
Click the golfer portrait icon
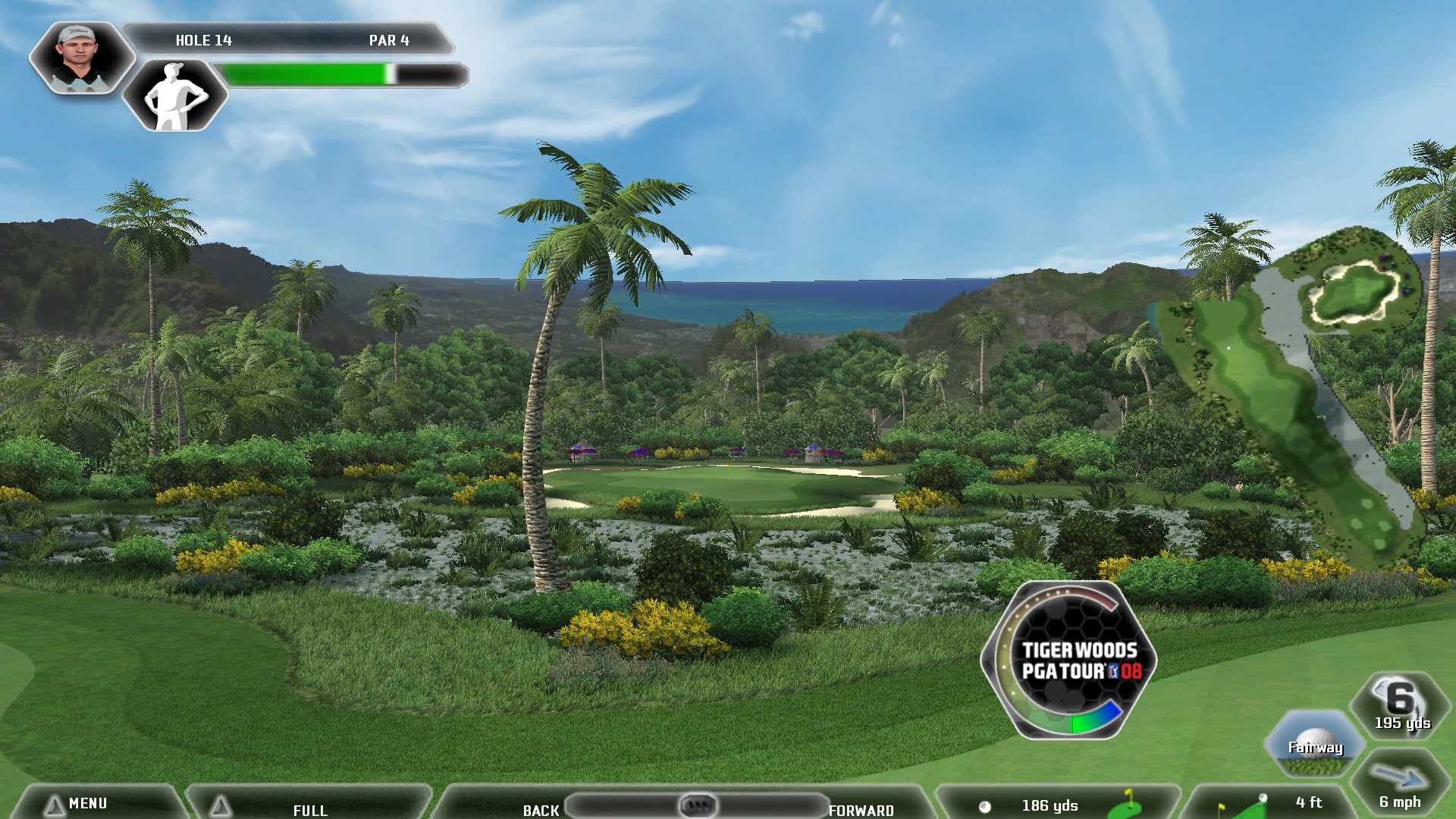(81, 58)
